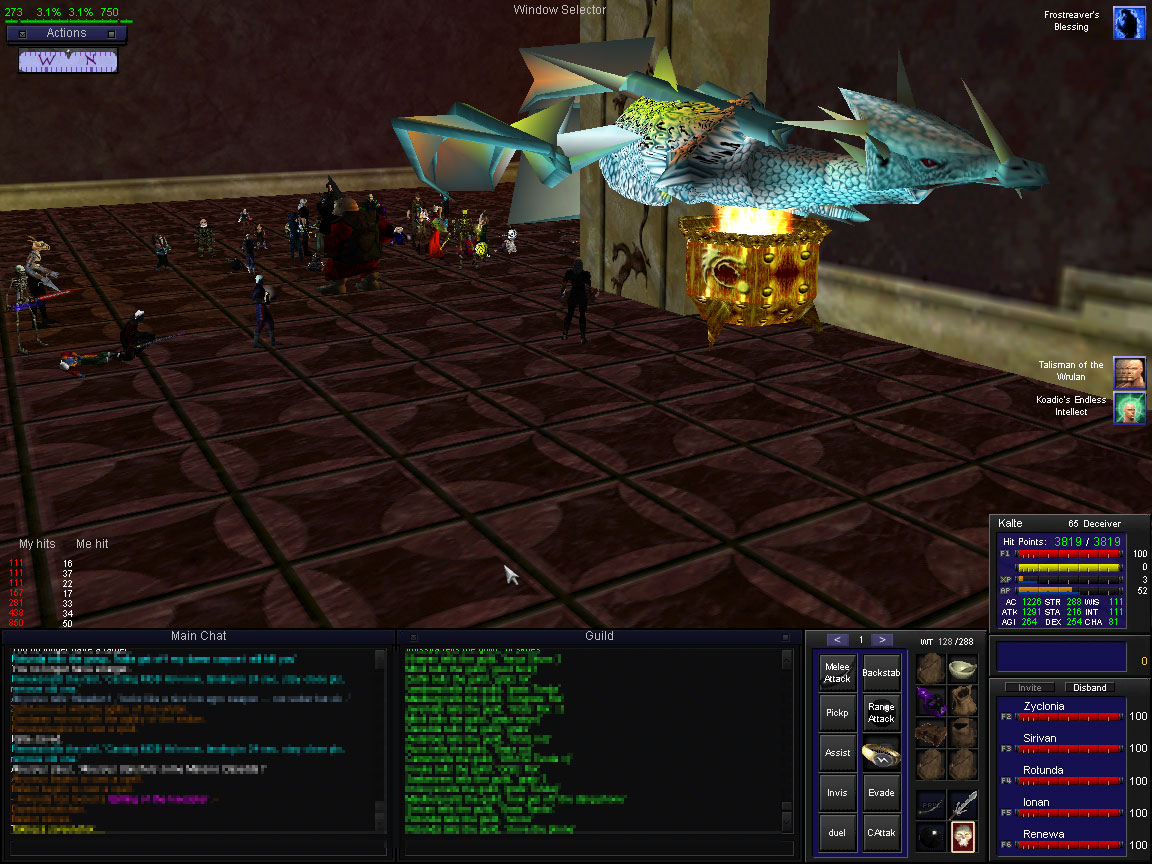Image resolution: width=1152 pixels, height=864 pixels.
Task: Trigger the Range Attack hotbutton
Action: click(881, 713)
